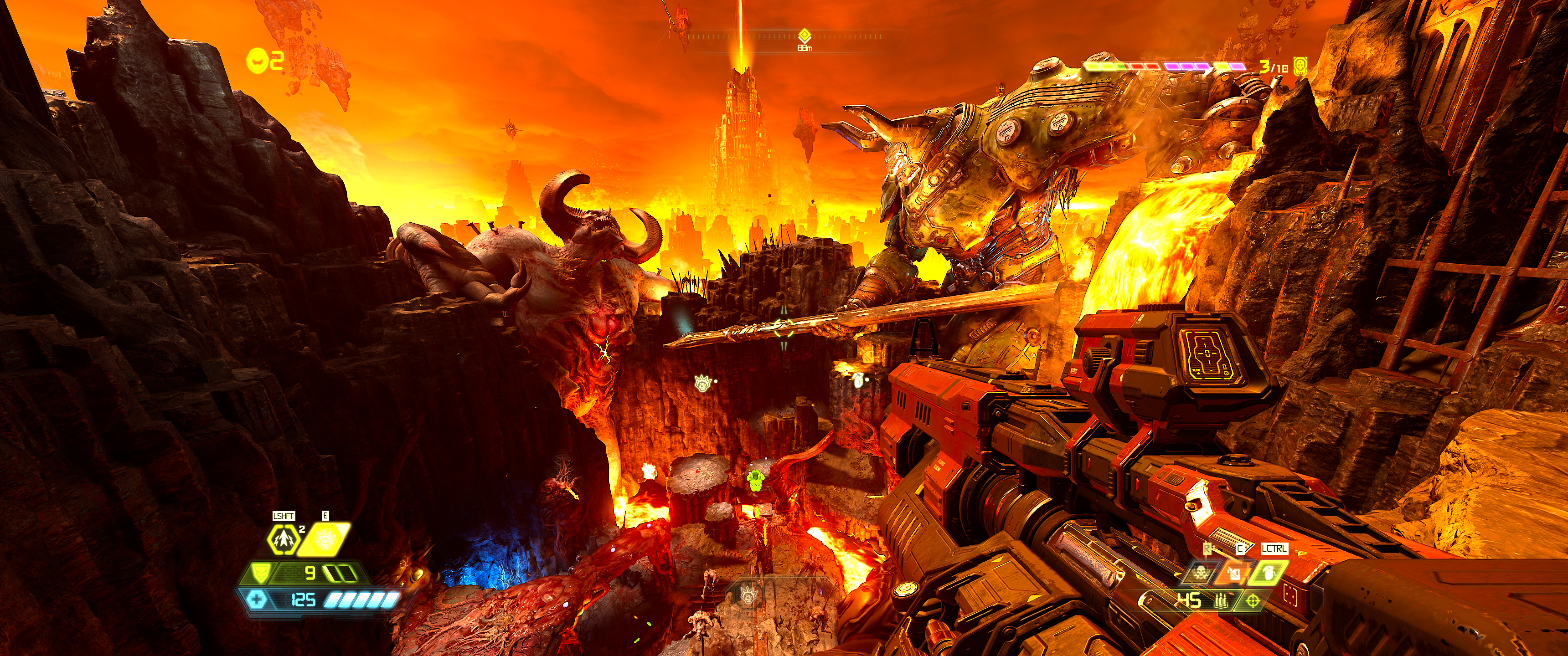Select the yellow objective marker on compass
The width and height of the screenshot is (1568, 656).
(x=804, y=35)
